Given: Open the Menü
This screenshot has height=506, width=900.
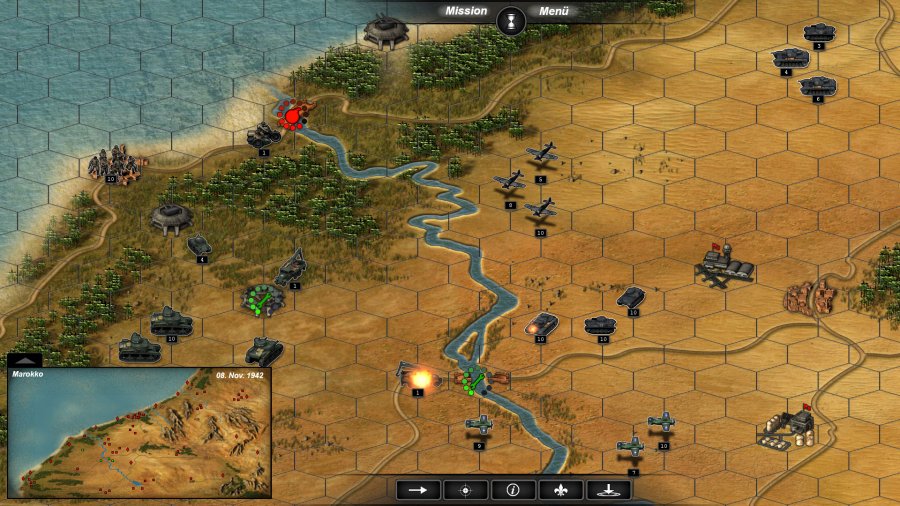Looking at the screenshot, I should pyautogui.click(x=553, y=11).
